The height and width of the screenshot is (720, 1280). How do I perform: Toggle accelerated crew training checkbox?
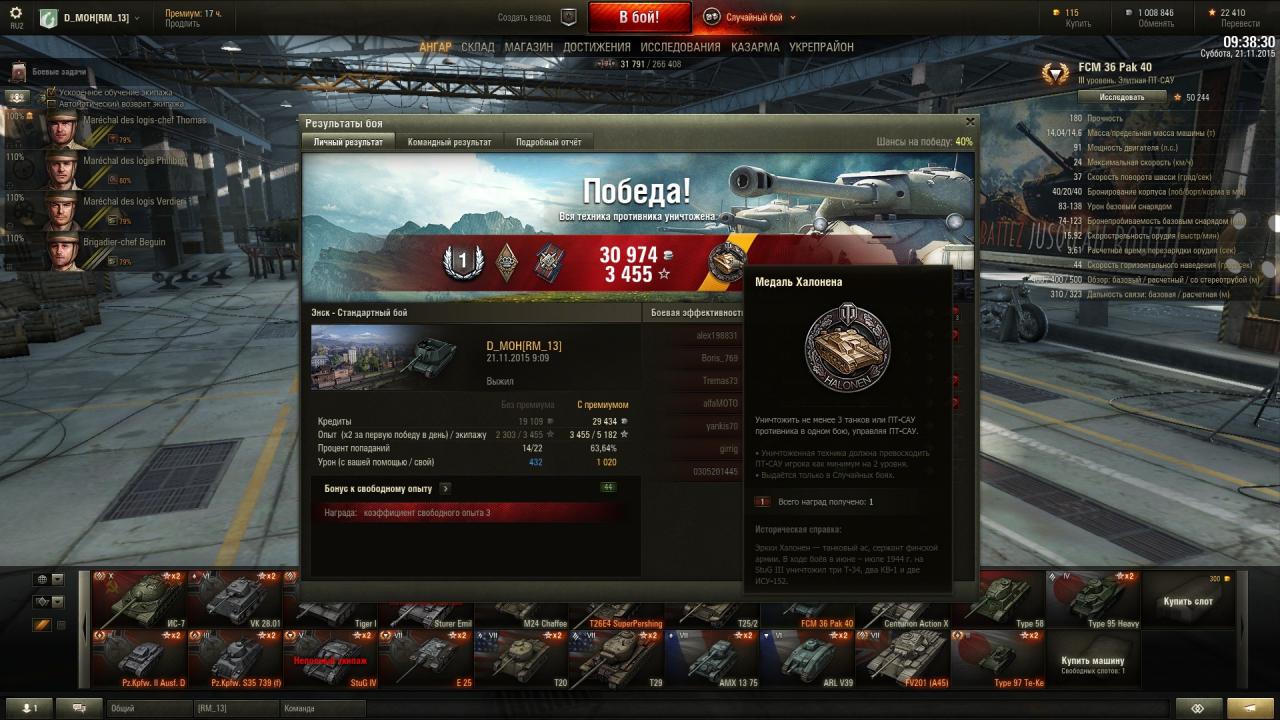pyautogui.click(x=52, y=92)
